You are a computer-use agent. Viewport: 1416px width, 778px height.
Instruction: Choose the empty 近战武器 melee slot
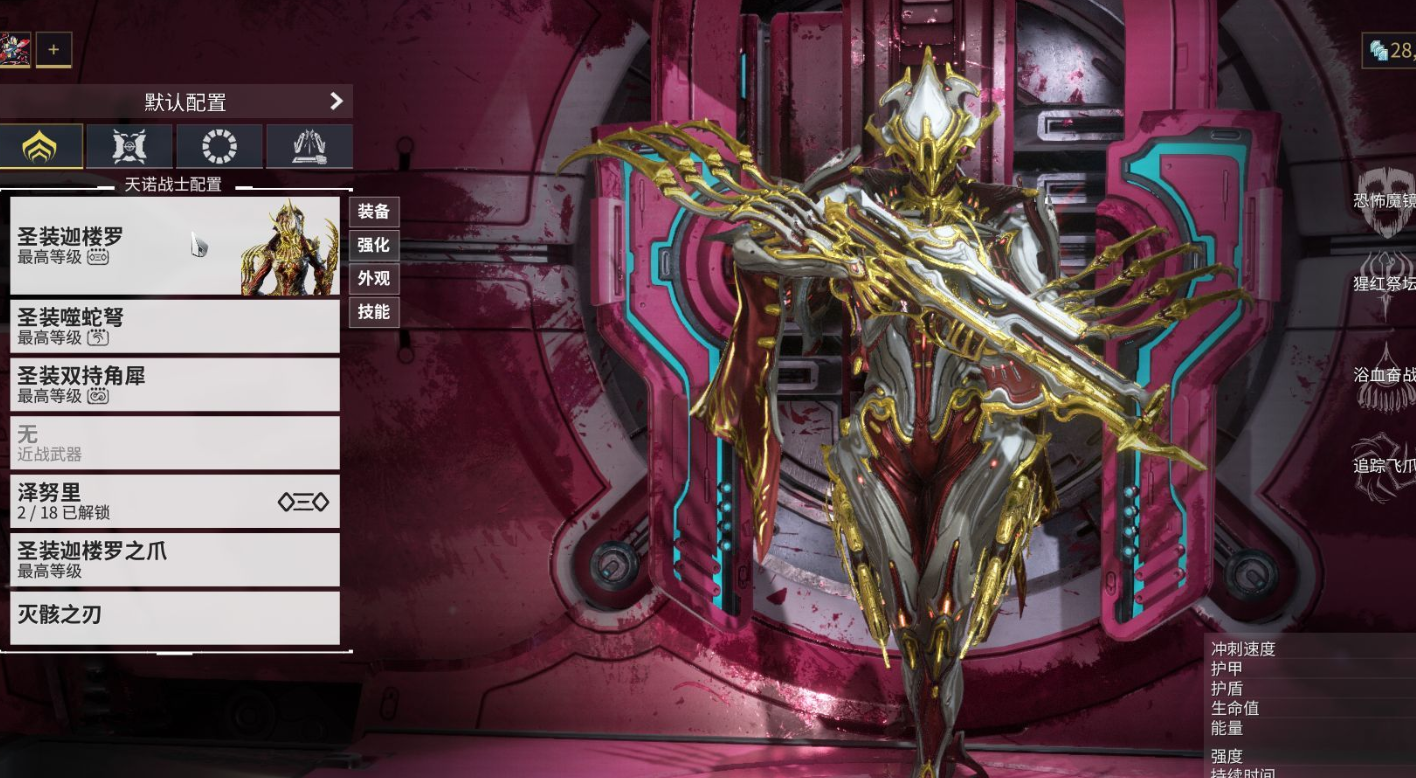175,443
